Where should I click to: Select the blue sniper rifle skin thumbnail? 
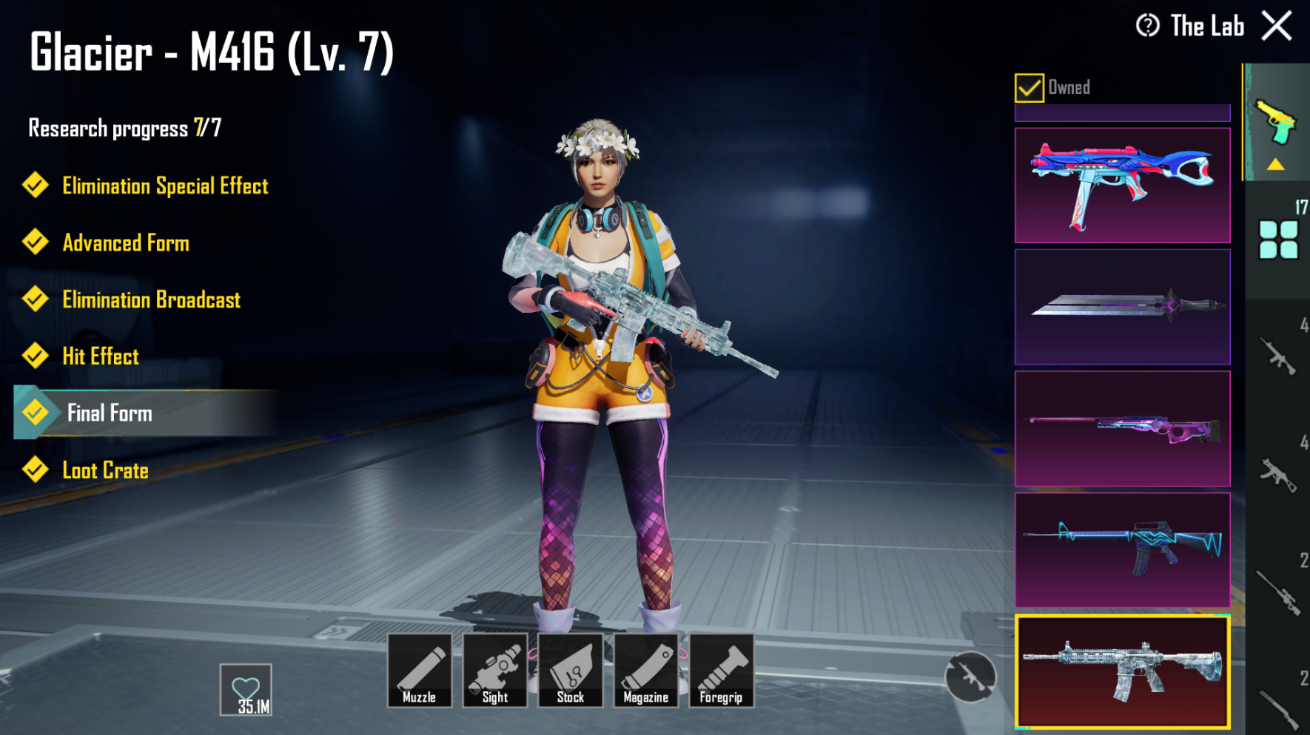click(x=1122, y=430)
